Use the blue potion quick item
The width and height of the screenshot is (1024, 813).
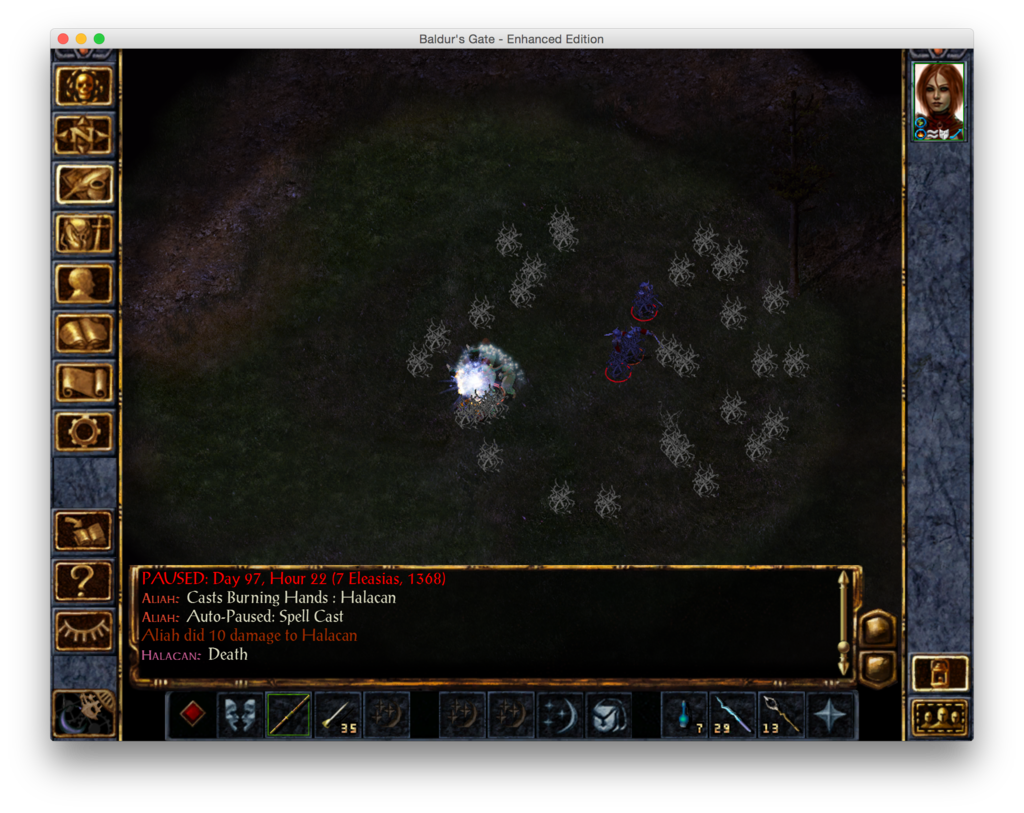tap(684, 715)
